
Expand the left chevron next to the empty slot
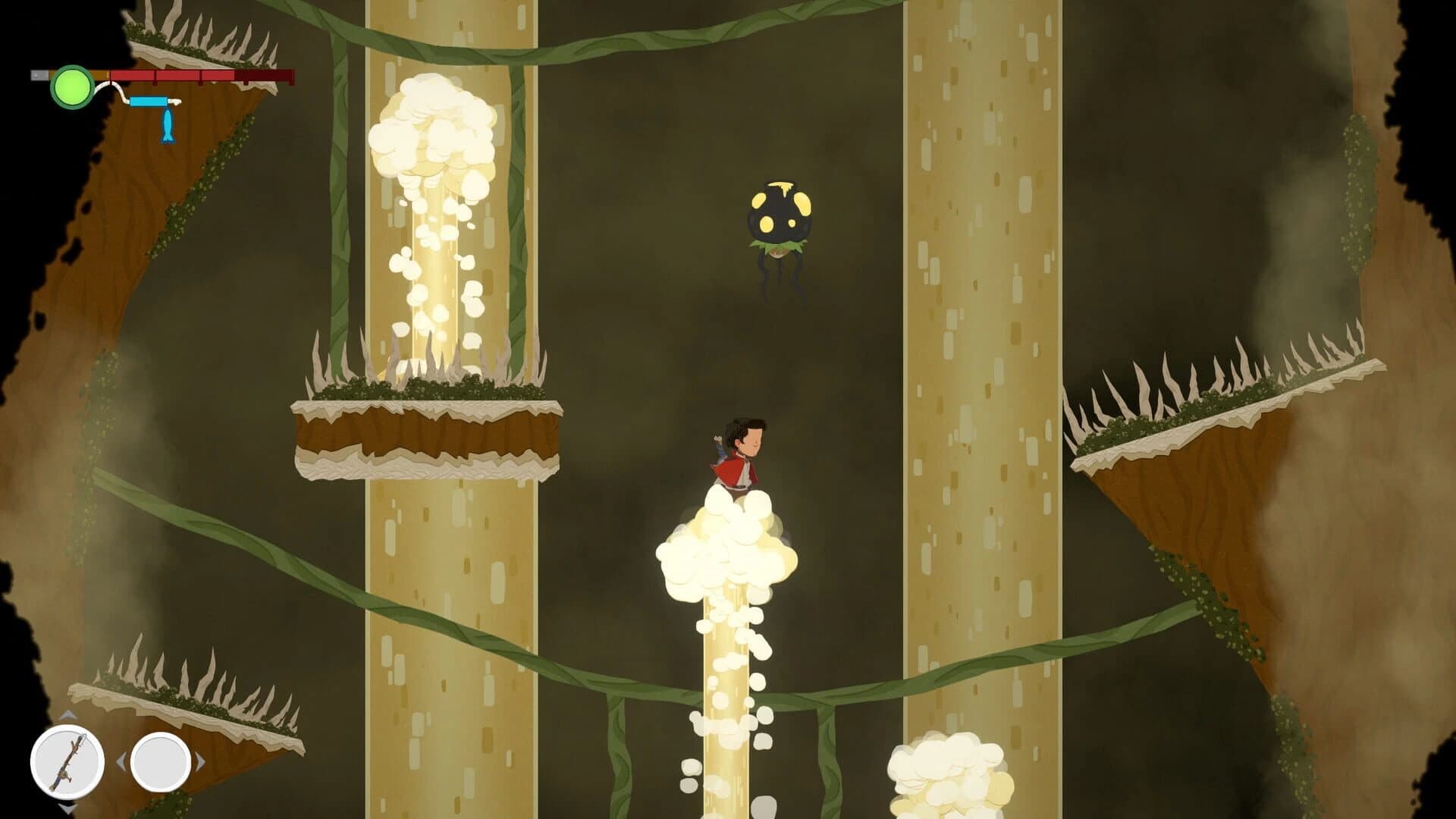[x=121, y=762]
